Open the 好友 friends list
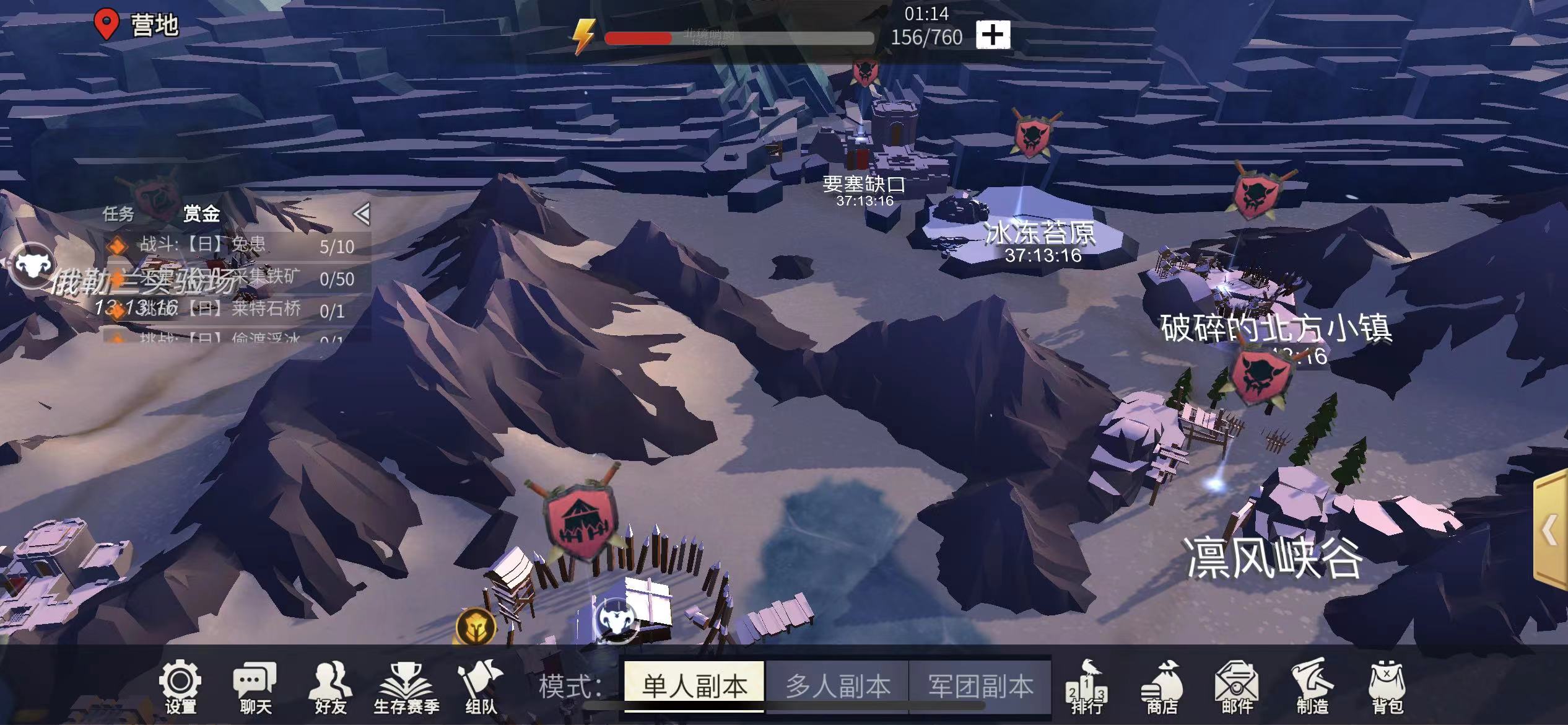Screen dimensions: 1568x725 click(x=331, y=687)
